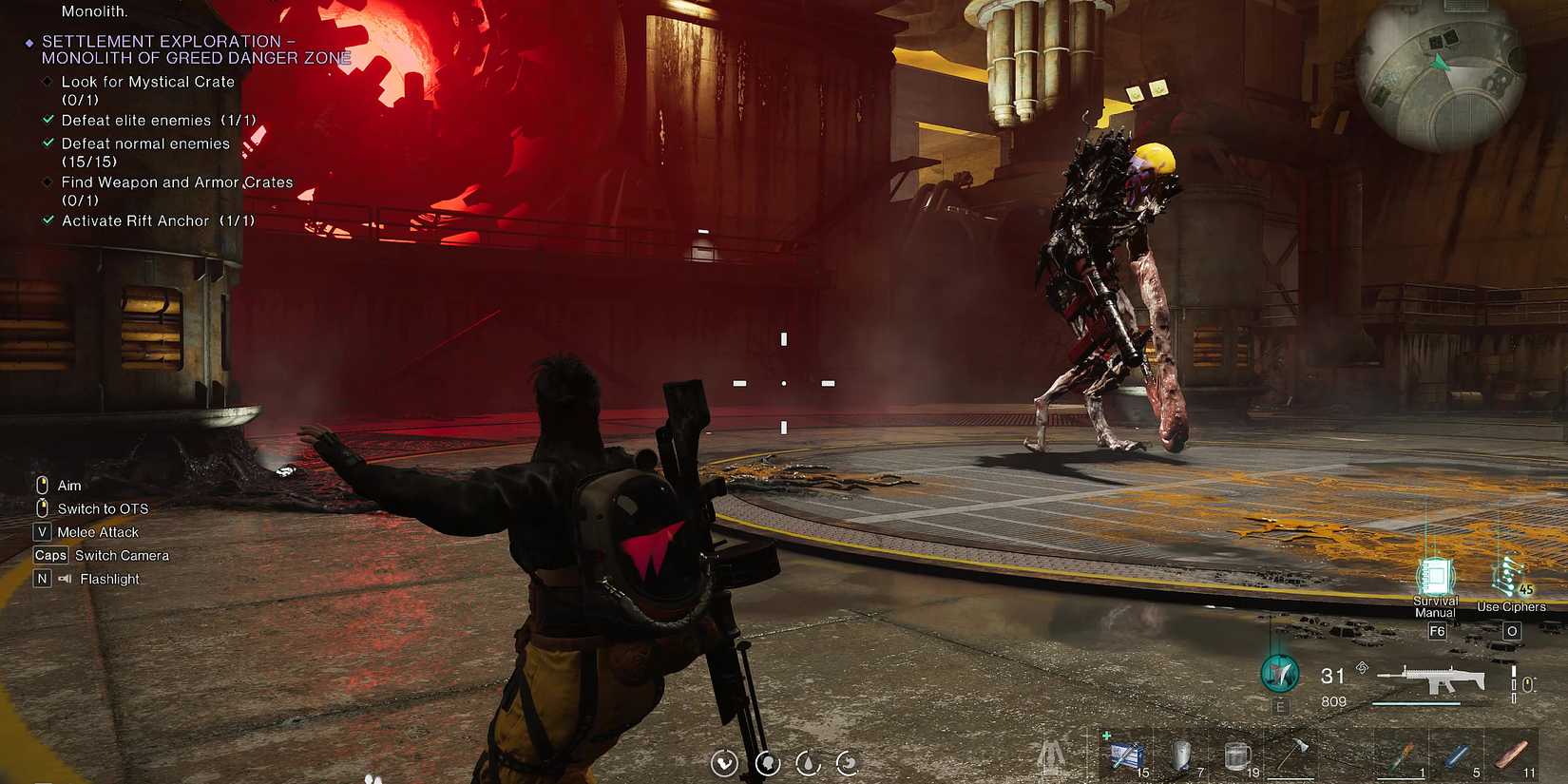Open the Survival Manual icon
This screenshot has height=784, width=1568.
coord(1435,577)
